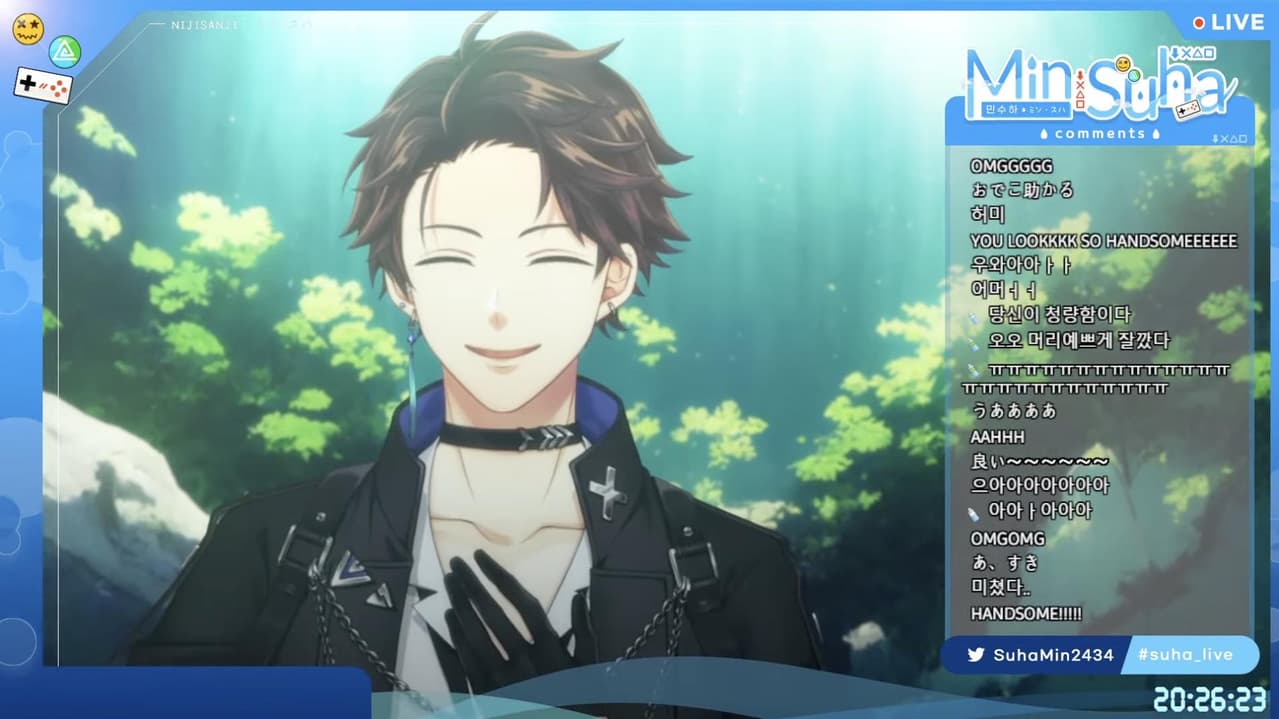1279x719 pixels.
Task: Click the comments panel header
Action: pyautogui.click(x=1099, y=134)
